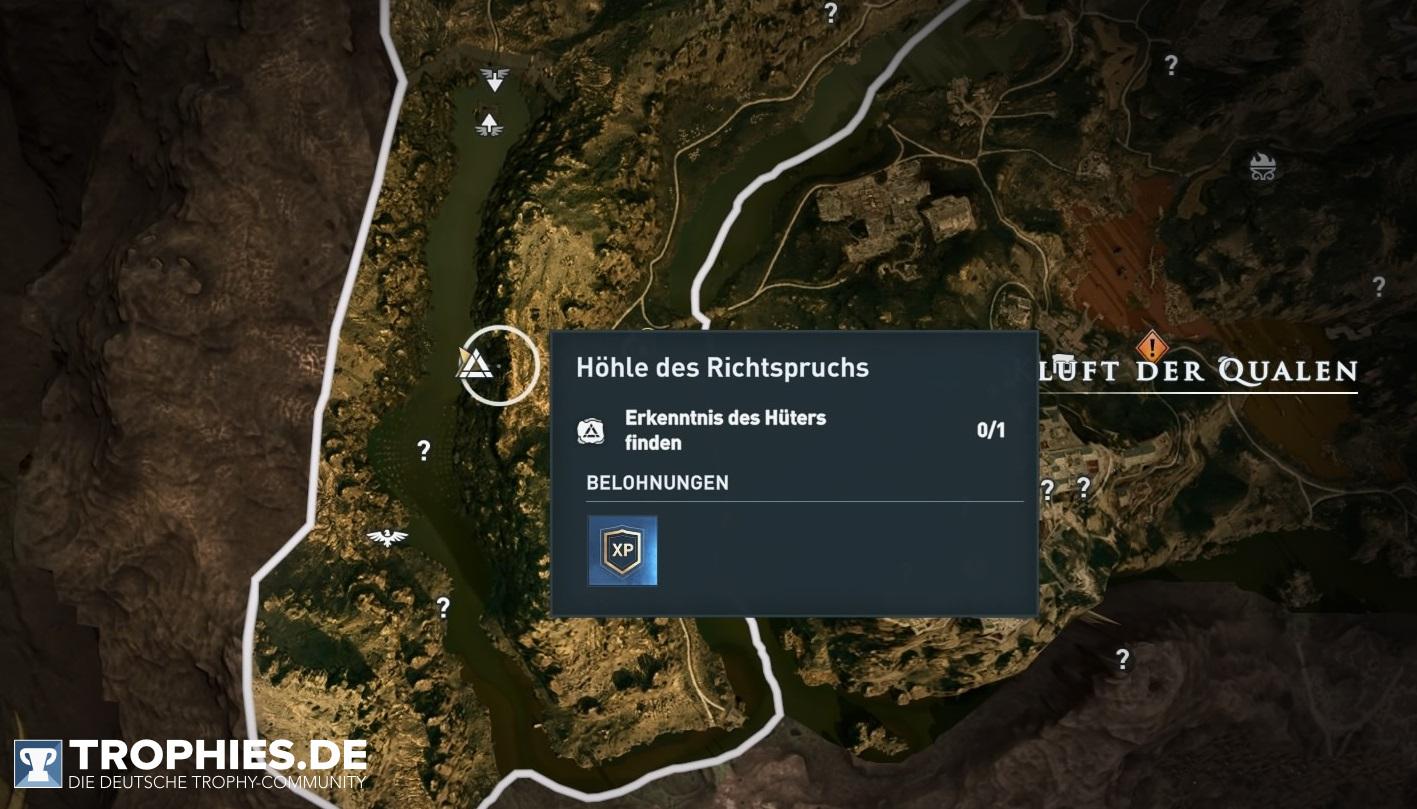Select the winged downward arrow marker
The height and width of the screenshot is (809, 1417).
click(x=494, y=78)
